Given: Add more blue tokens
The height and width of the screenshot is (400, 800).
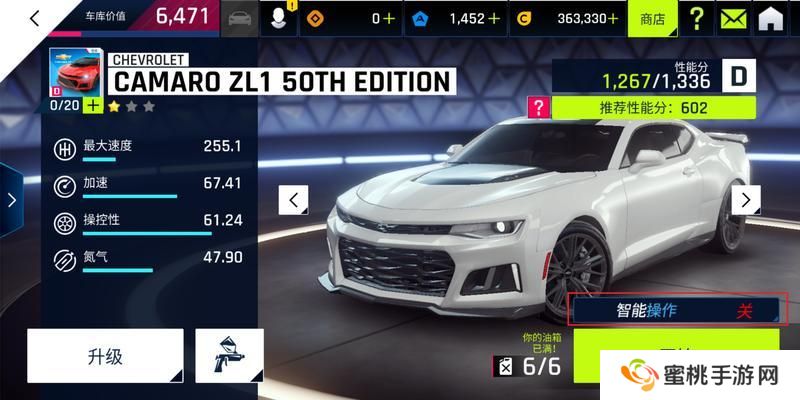Looking at the screenshot, I should coord(493,18).
